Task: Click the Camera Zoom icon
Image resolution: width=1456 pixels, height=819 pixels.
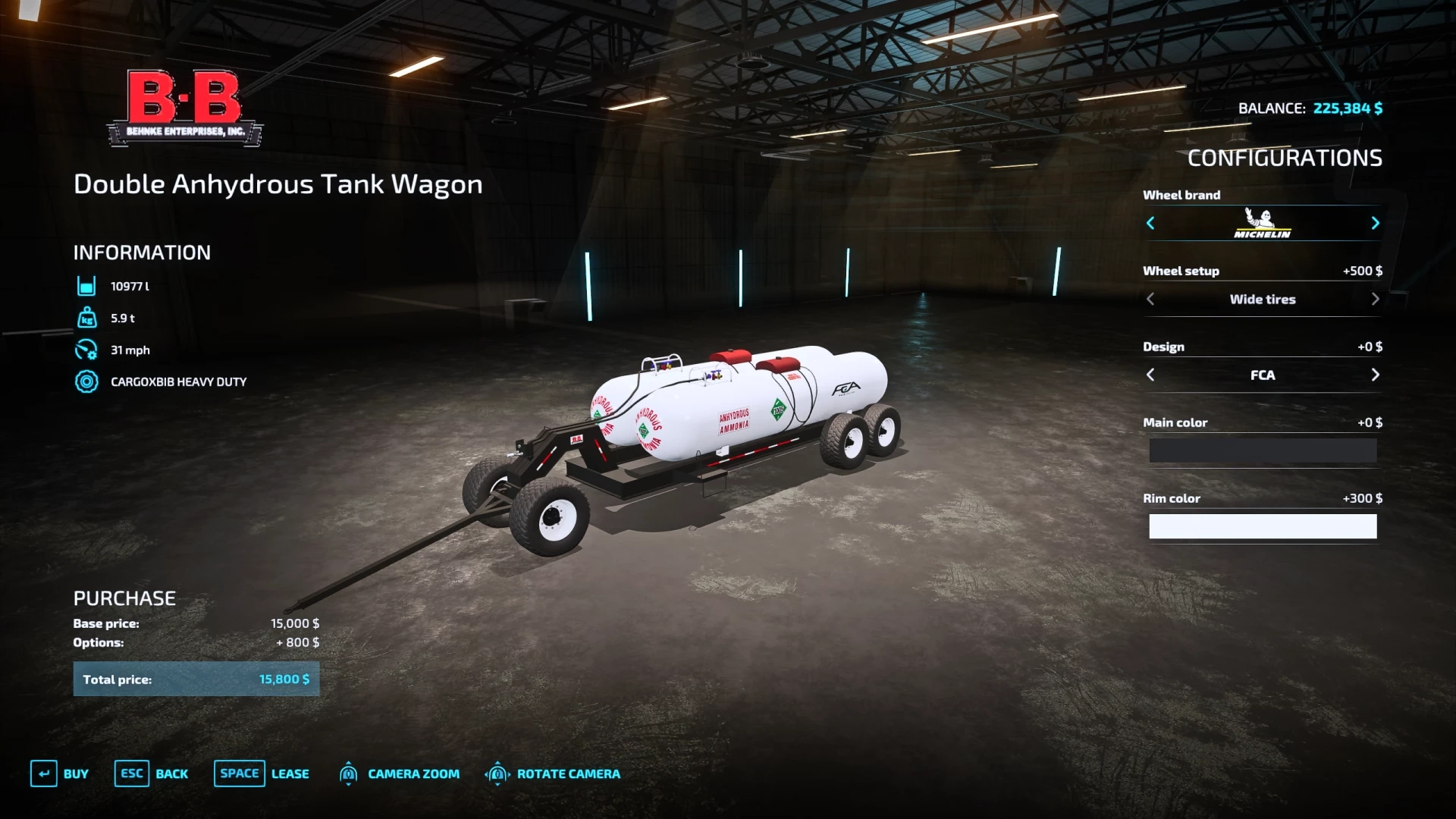Action: [348, 773]
